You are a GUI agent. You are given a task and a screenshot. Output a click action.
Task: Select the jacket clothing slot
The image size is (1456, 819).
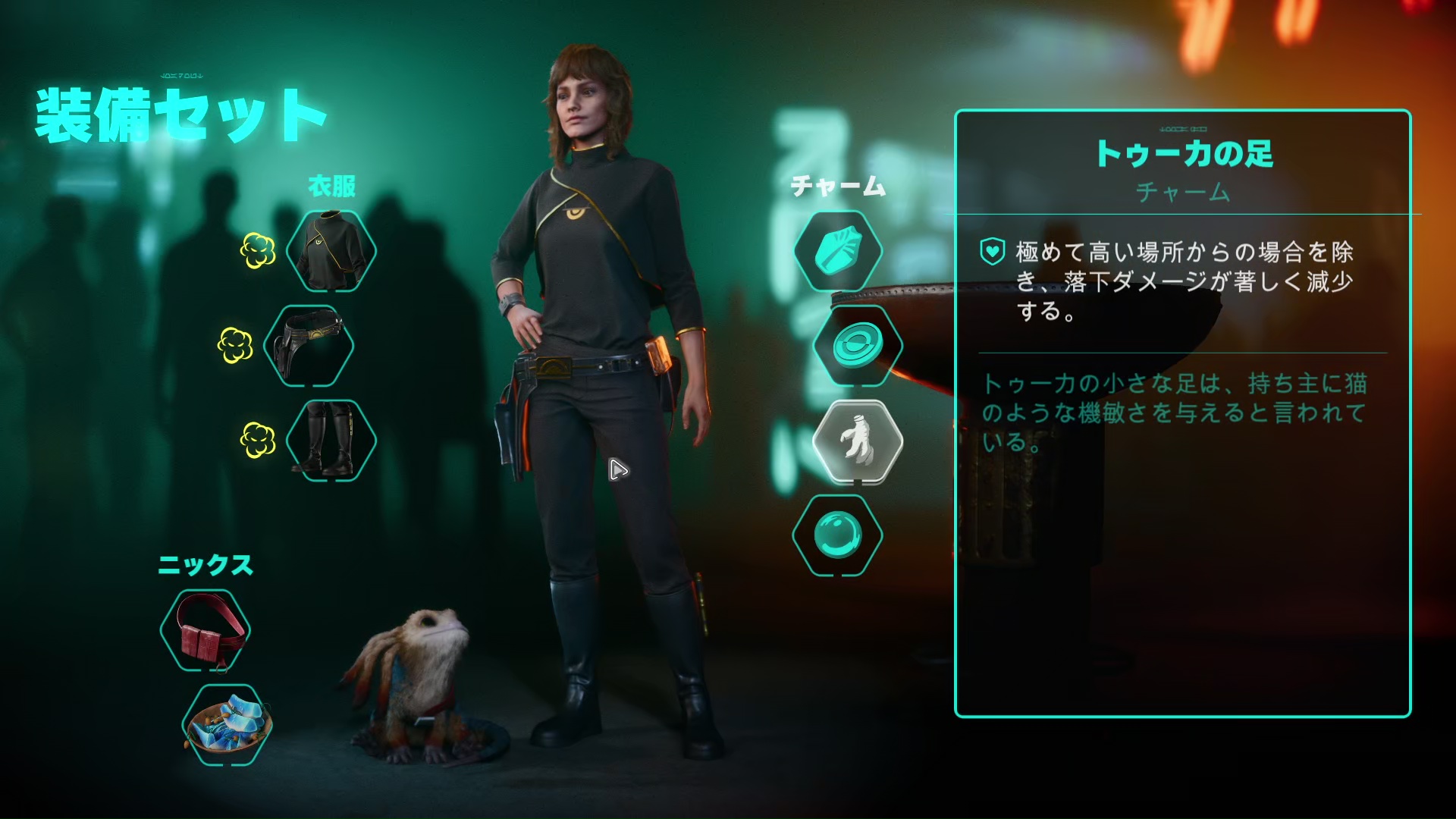[331, 251]
